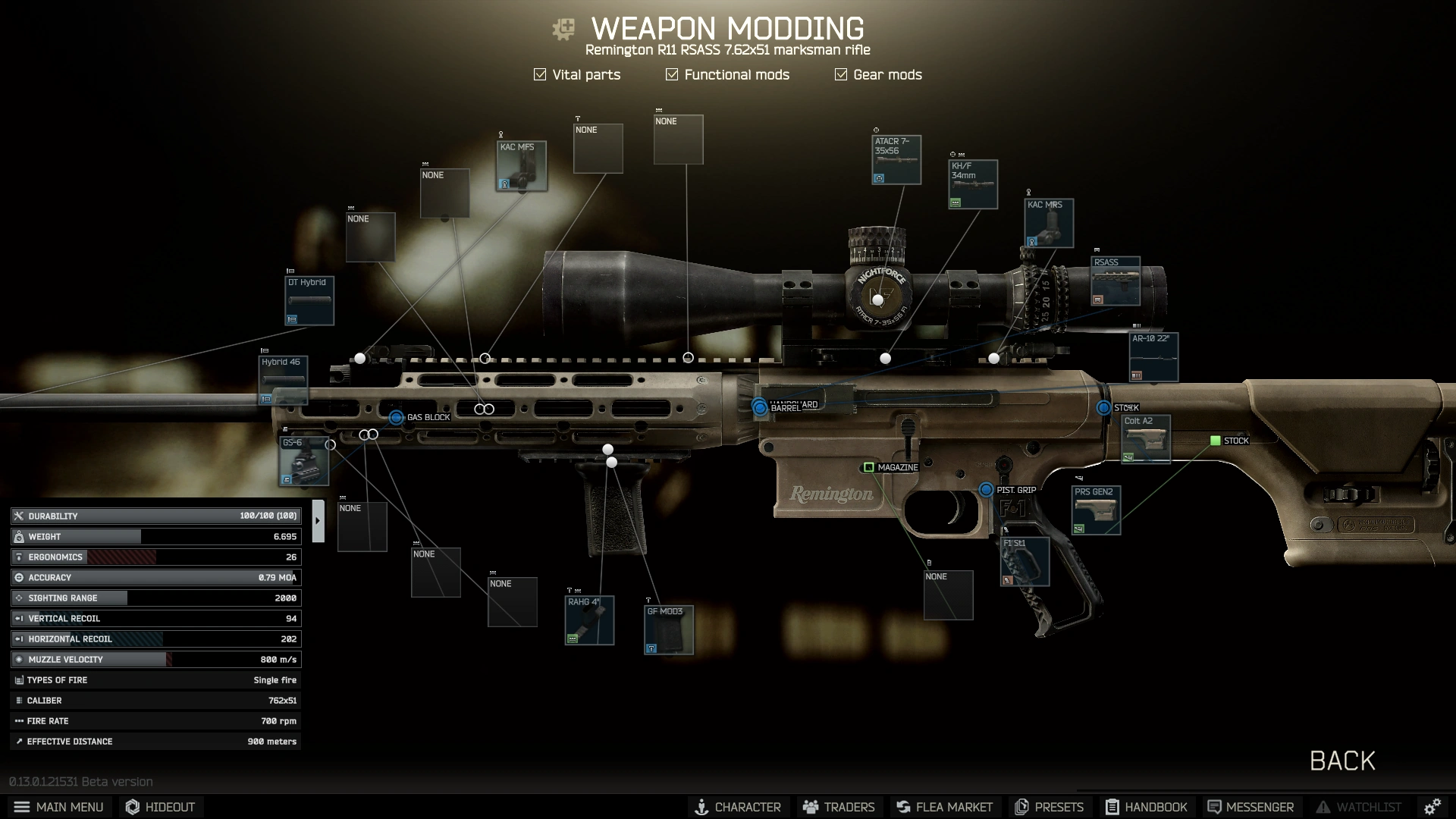
Task: Select the KAC MFS front sight slot
Action: pyautogui.click(x=522, y=166)
